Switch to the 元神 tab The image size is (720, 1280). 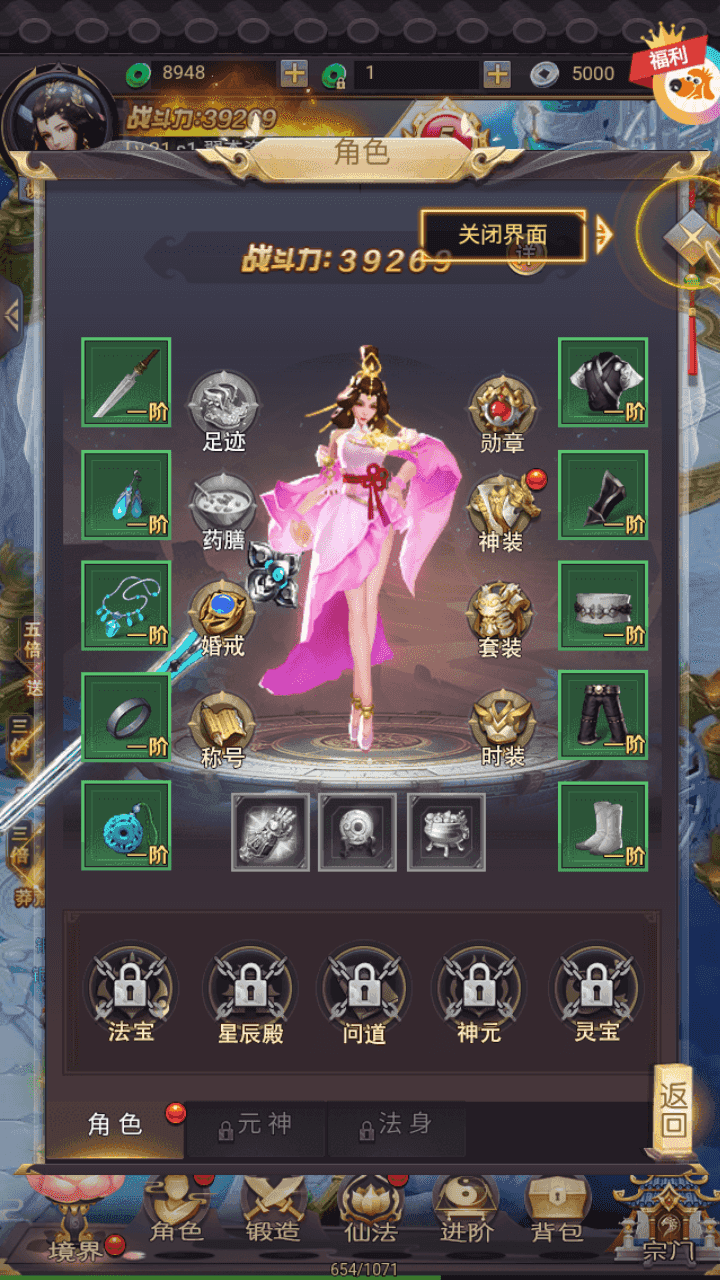click(x=256, y=1126)
